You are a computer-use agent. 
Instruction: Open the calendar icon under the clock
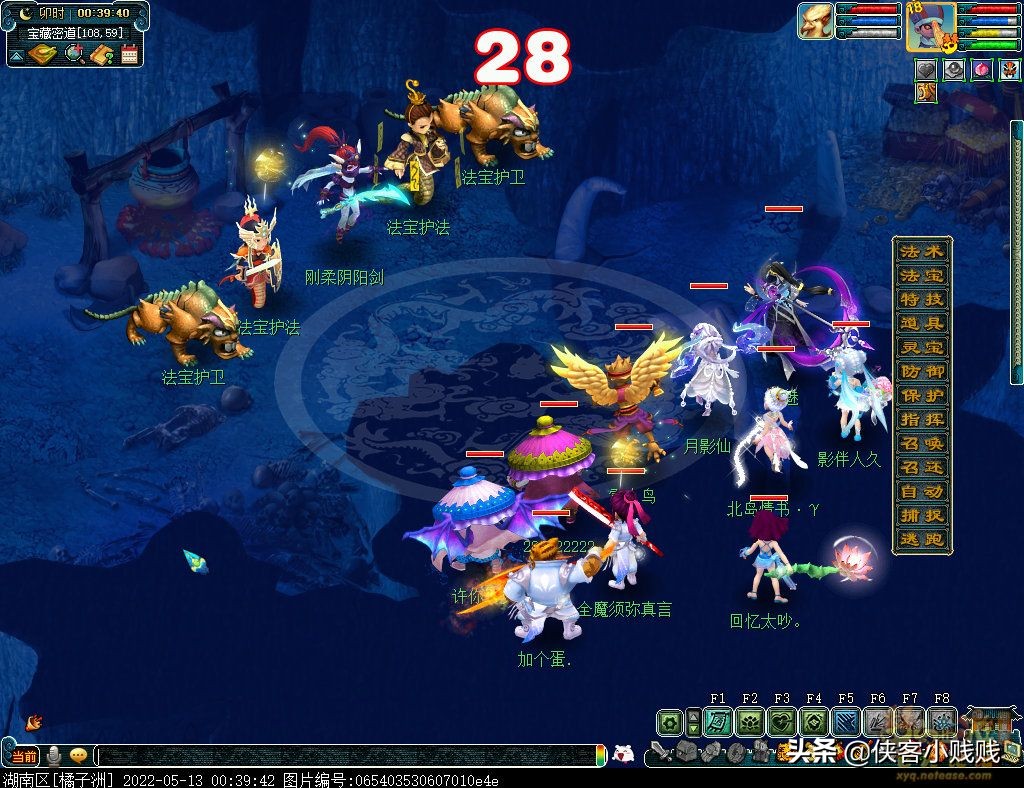[129, 54]
